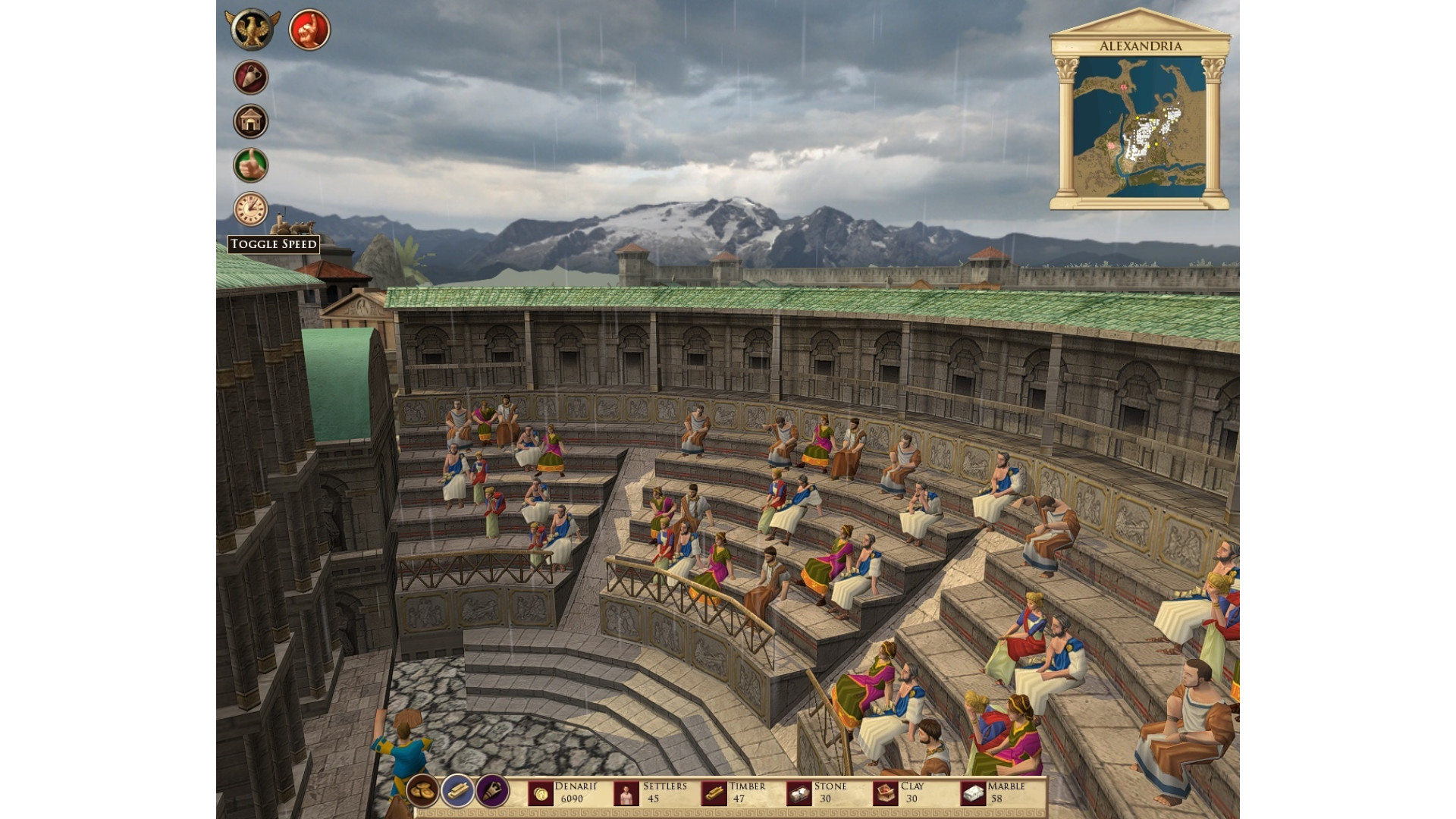
Task: Open the temple building menu
Action: [250, 121]
